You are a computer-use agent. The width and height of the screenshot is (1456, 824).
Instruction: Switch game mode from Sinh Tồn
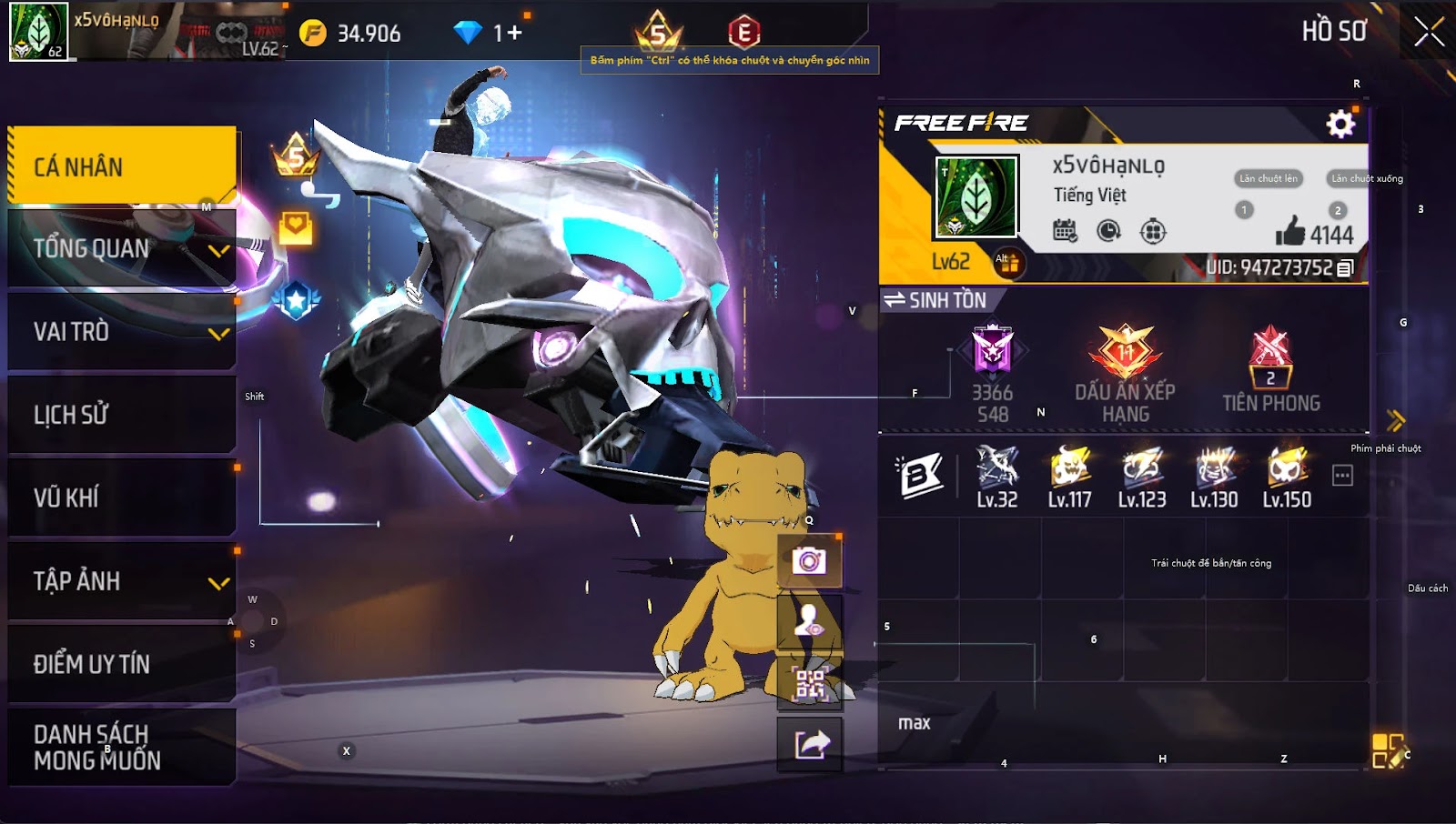(936, 300)
